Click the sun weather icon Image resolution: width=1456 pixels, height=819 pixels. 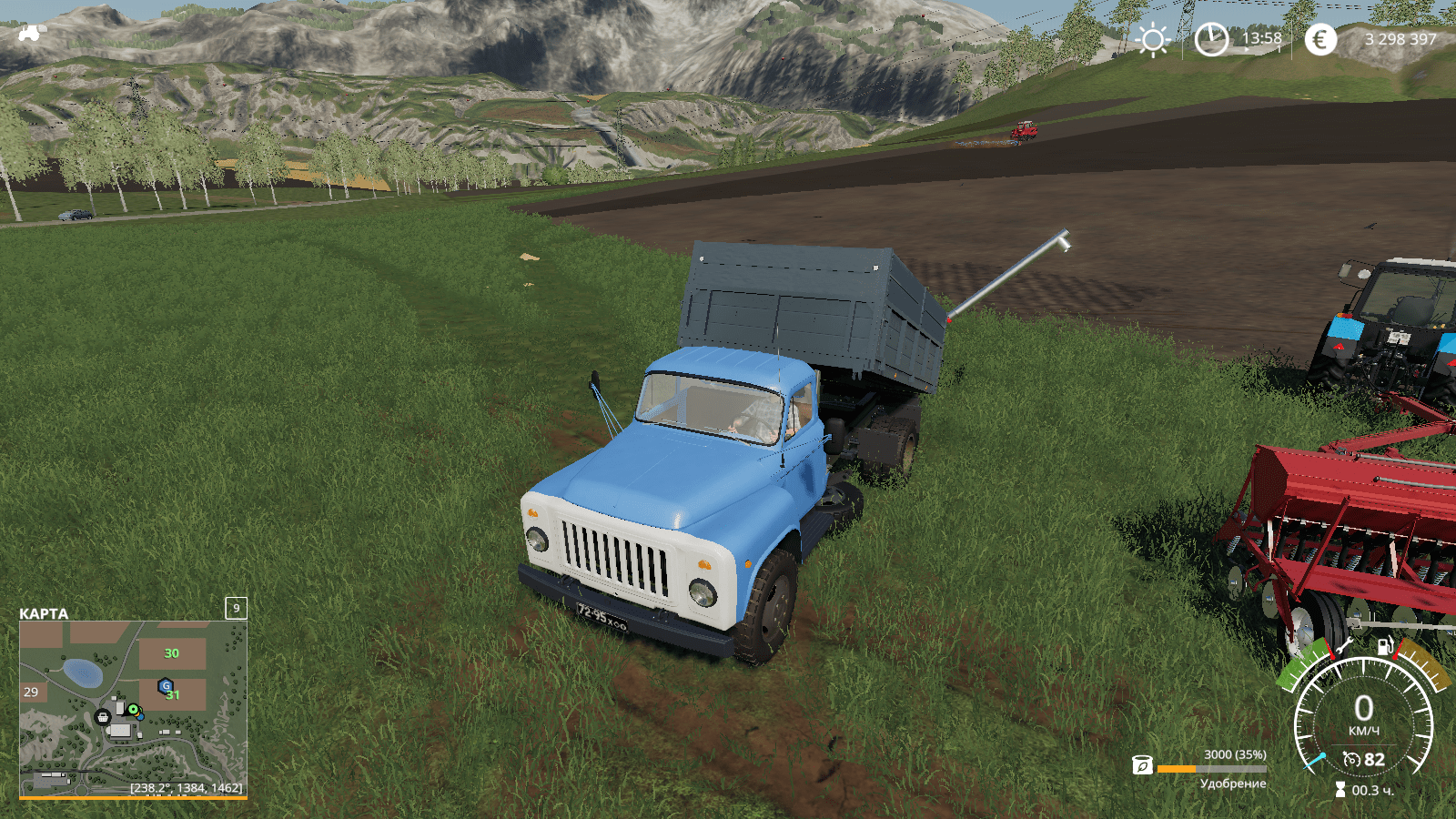tap(1153, 40)
